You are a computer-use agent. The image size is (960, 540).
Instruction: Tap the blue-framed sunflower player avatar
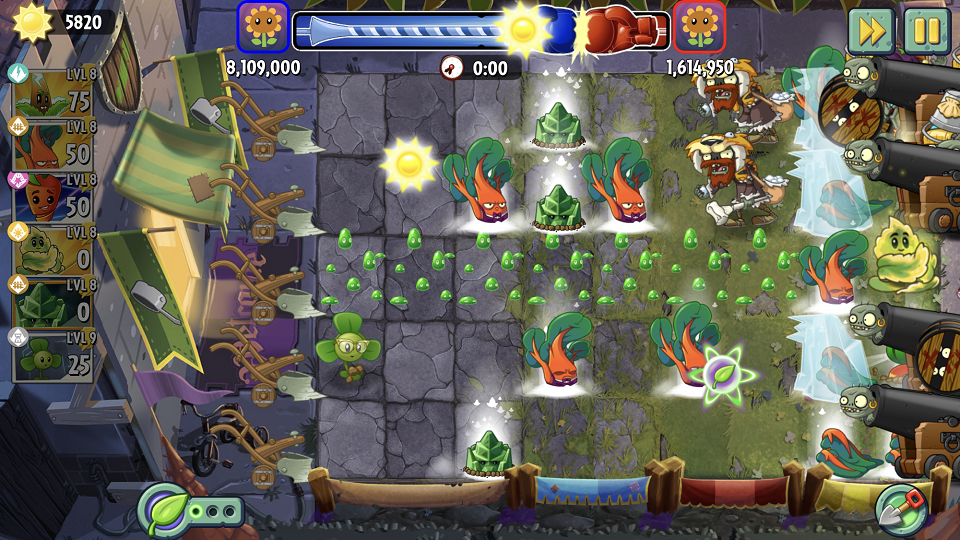tap(263, 28)
